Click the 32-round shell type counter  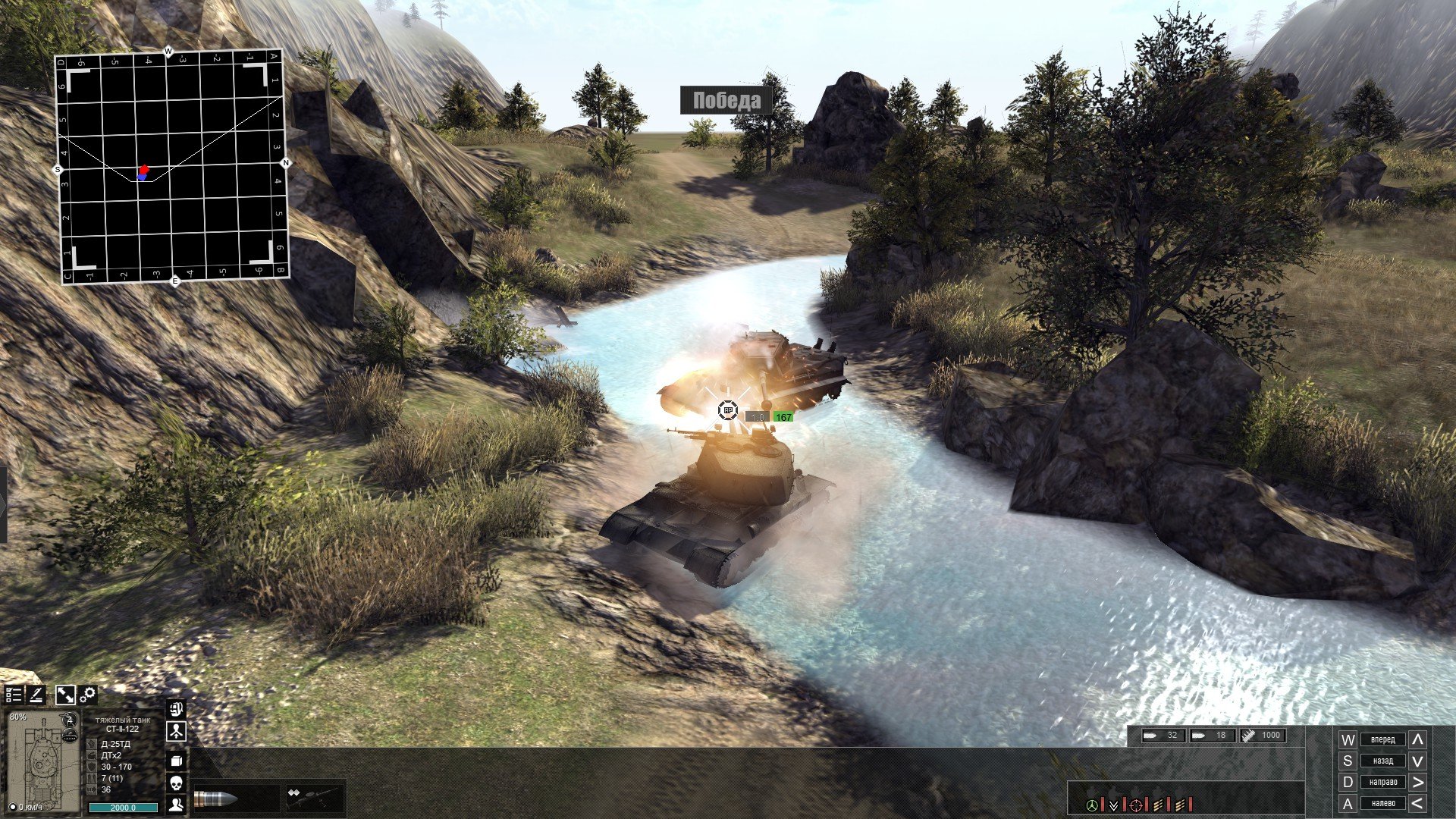coord(1163,735)
